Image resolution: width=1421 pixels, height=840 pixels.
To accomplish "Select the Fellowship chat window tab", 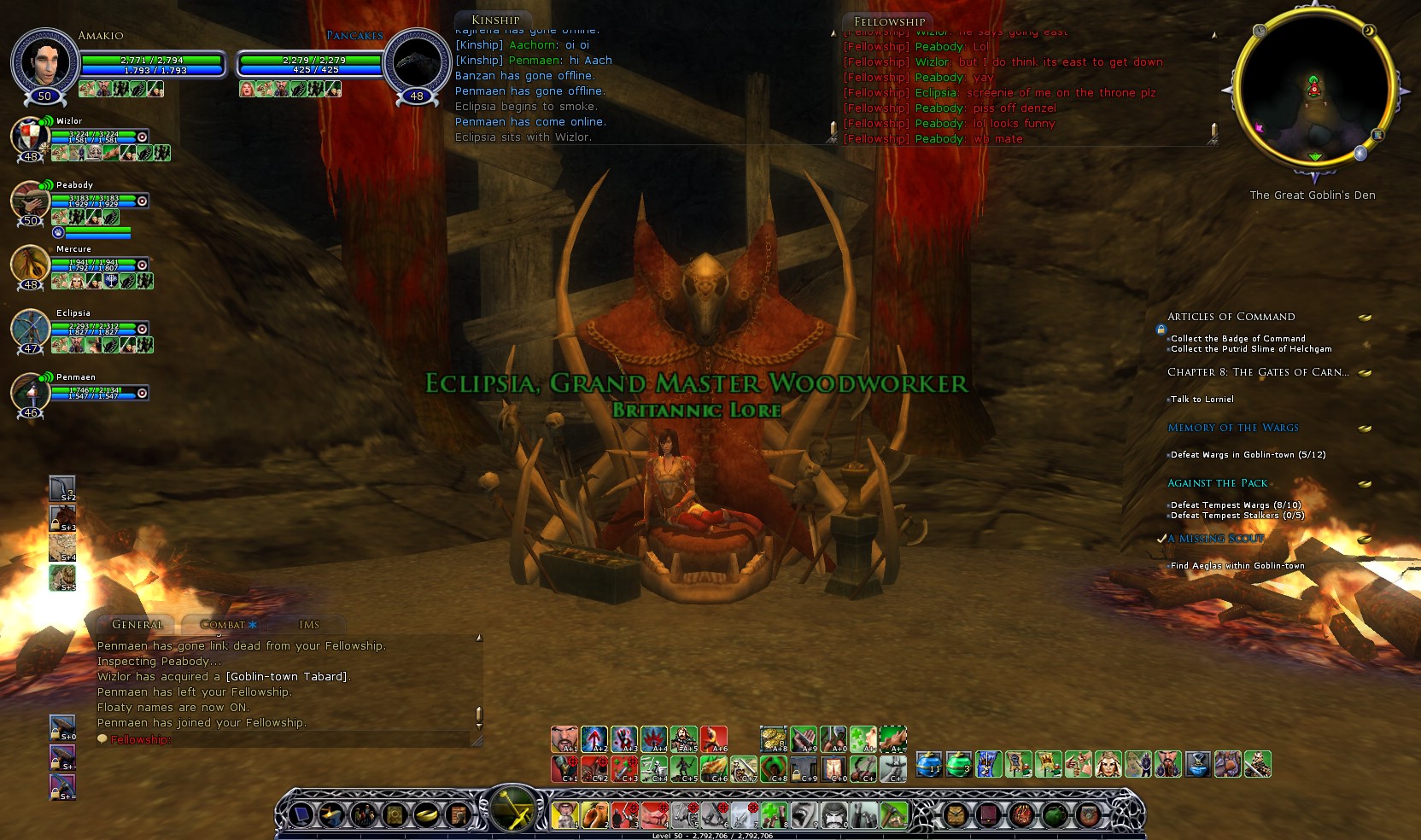I will (x=889, y=21).
